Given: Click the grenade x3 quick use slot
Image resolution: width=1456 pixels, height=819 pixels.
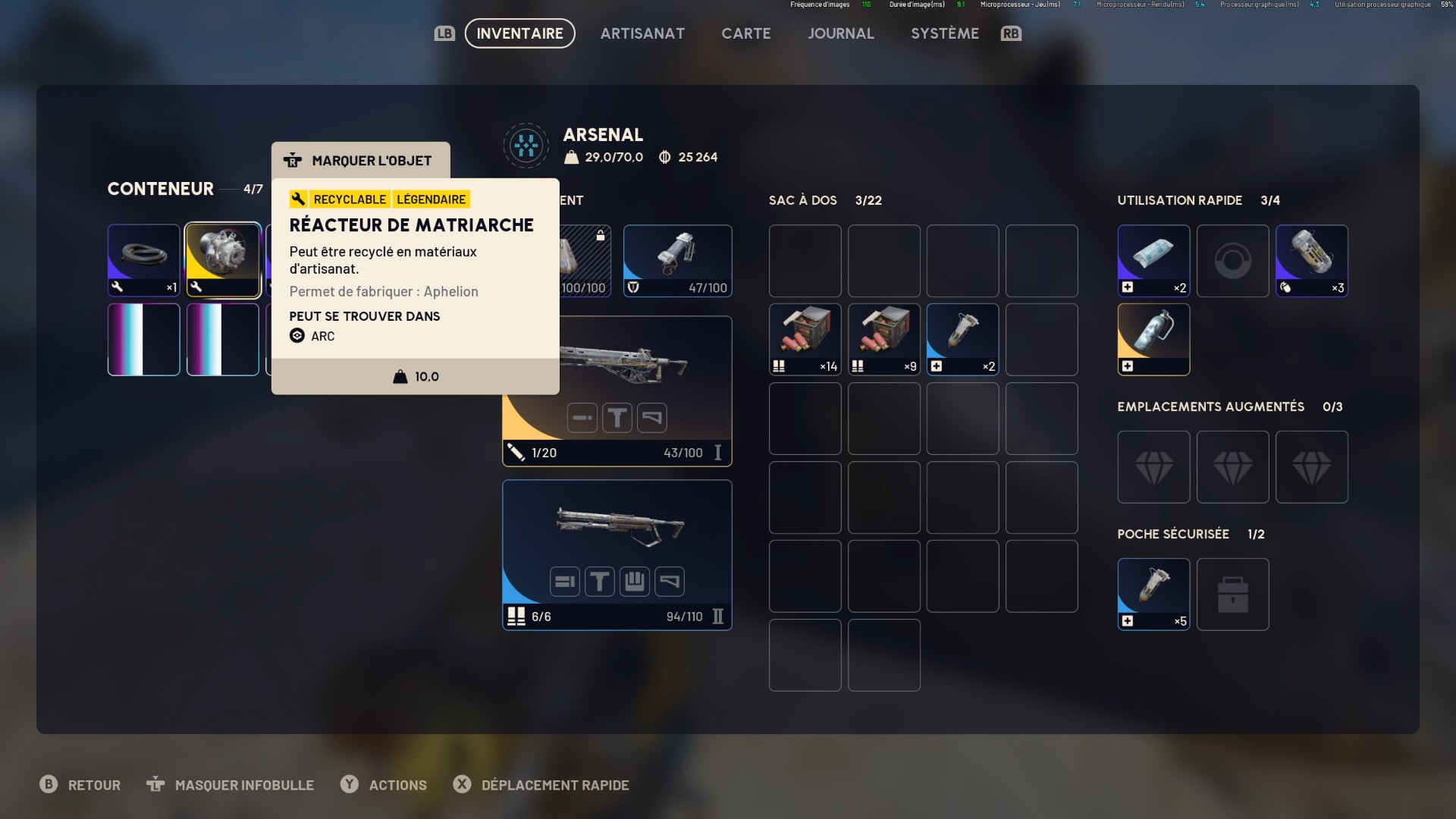Looking at the screenshot, I should click(x=1311, y=260).
